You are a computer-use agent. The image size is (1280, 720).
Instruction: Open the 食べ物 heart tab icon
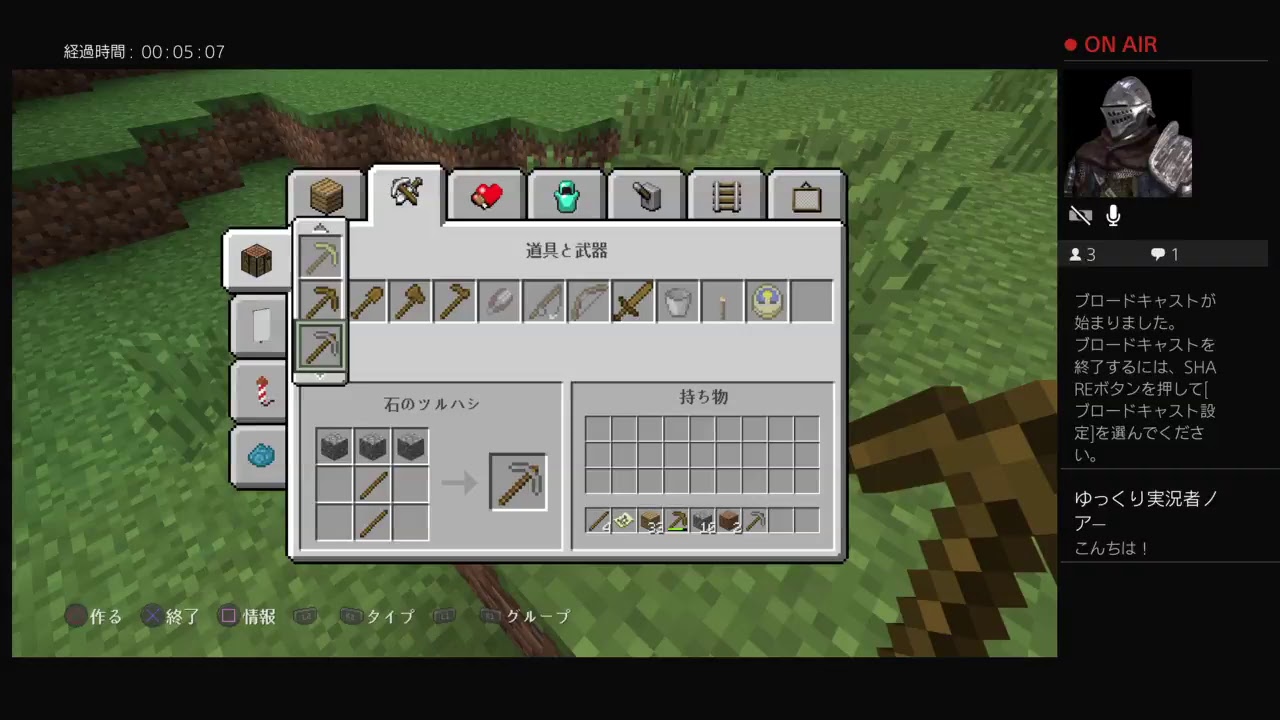tap(486, 195)
